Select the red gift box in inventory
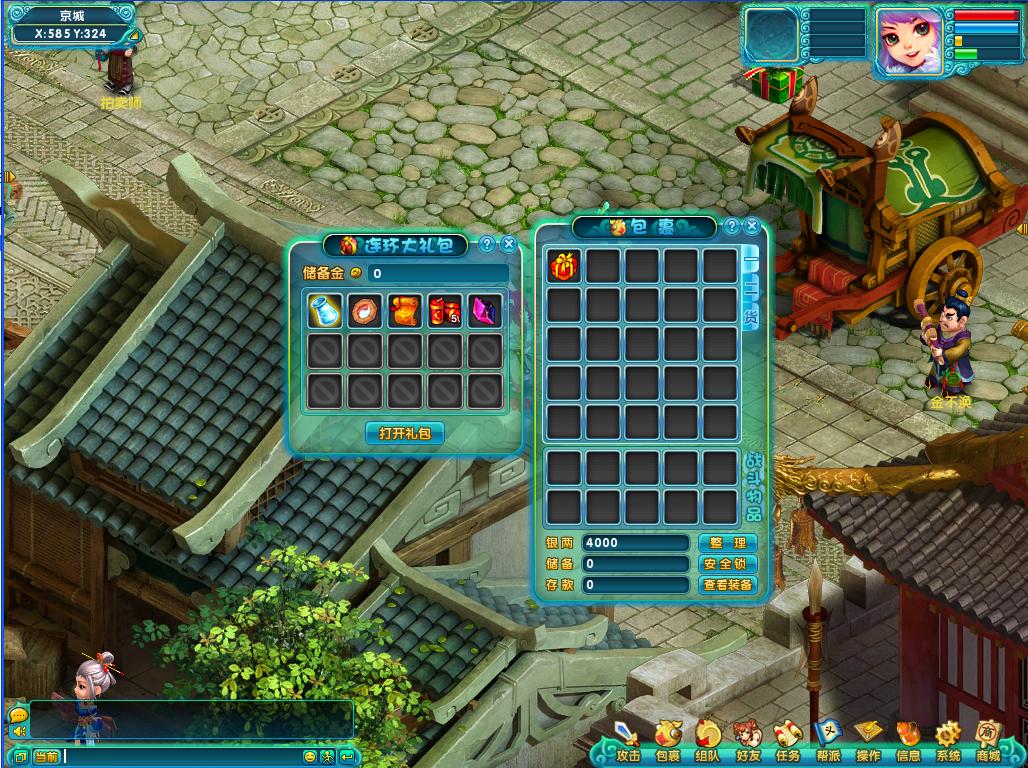 click(x=564, y=266)
